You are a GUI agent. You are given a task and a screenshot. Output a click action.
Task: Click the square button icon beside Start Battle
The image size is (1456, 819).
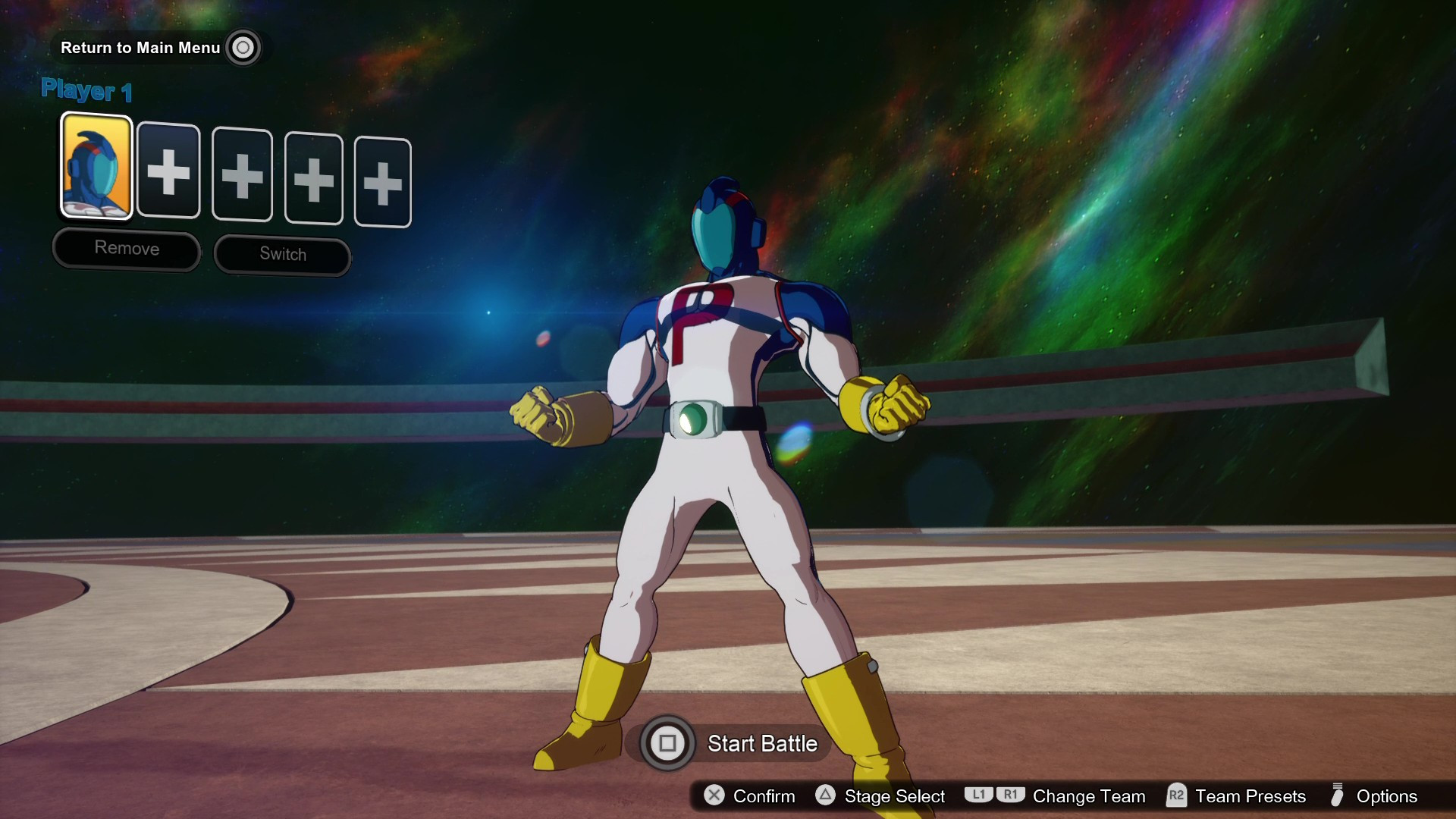[x=667, y=744]
